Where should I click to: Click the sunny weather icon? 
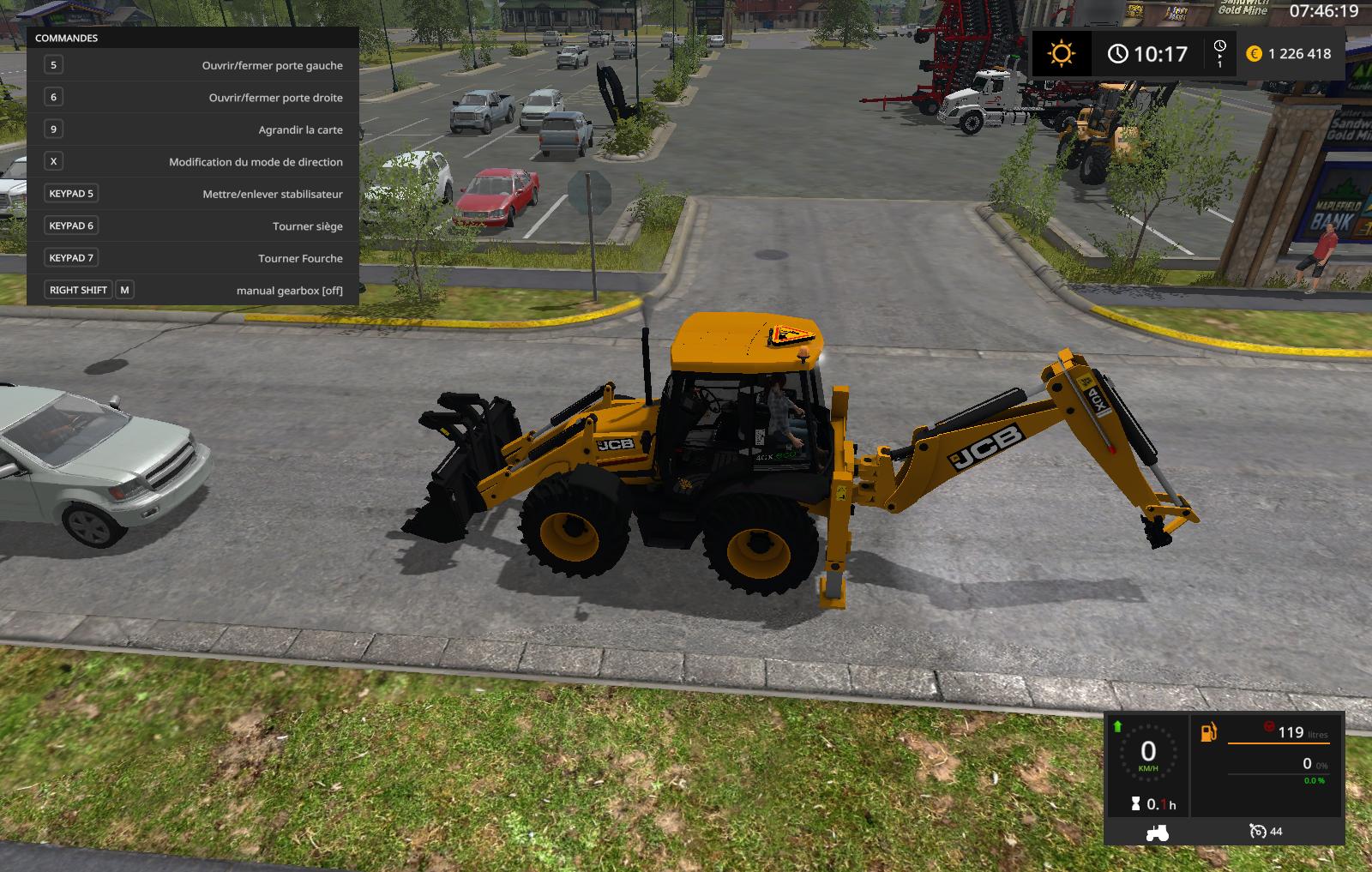pos(1061,54)
